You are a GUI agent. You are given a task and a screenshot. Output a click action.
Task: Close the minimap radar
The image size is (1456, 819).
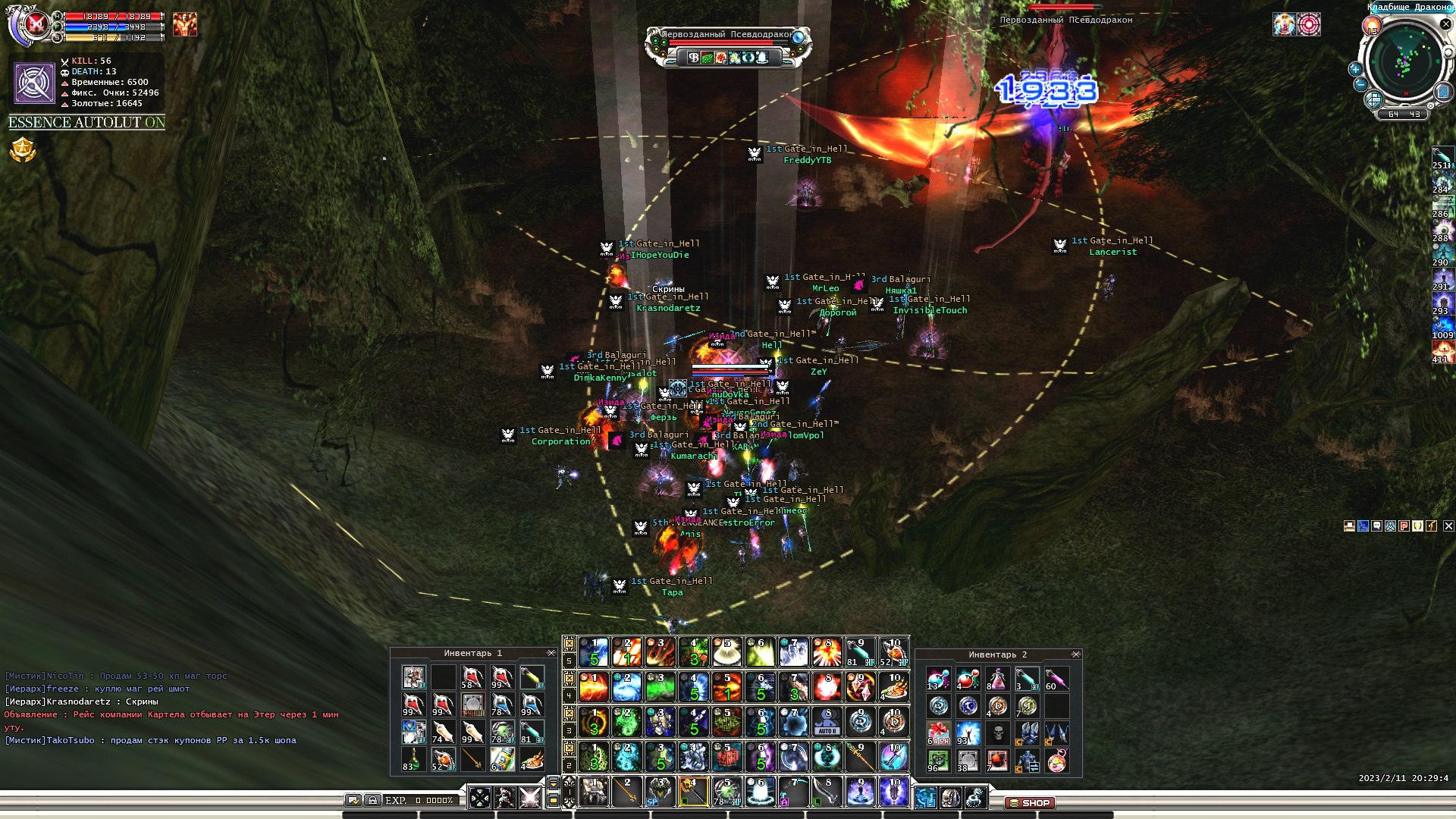click(x=1445, y=25)
